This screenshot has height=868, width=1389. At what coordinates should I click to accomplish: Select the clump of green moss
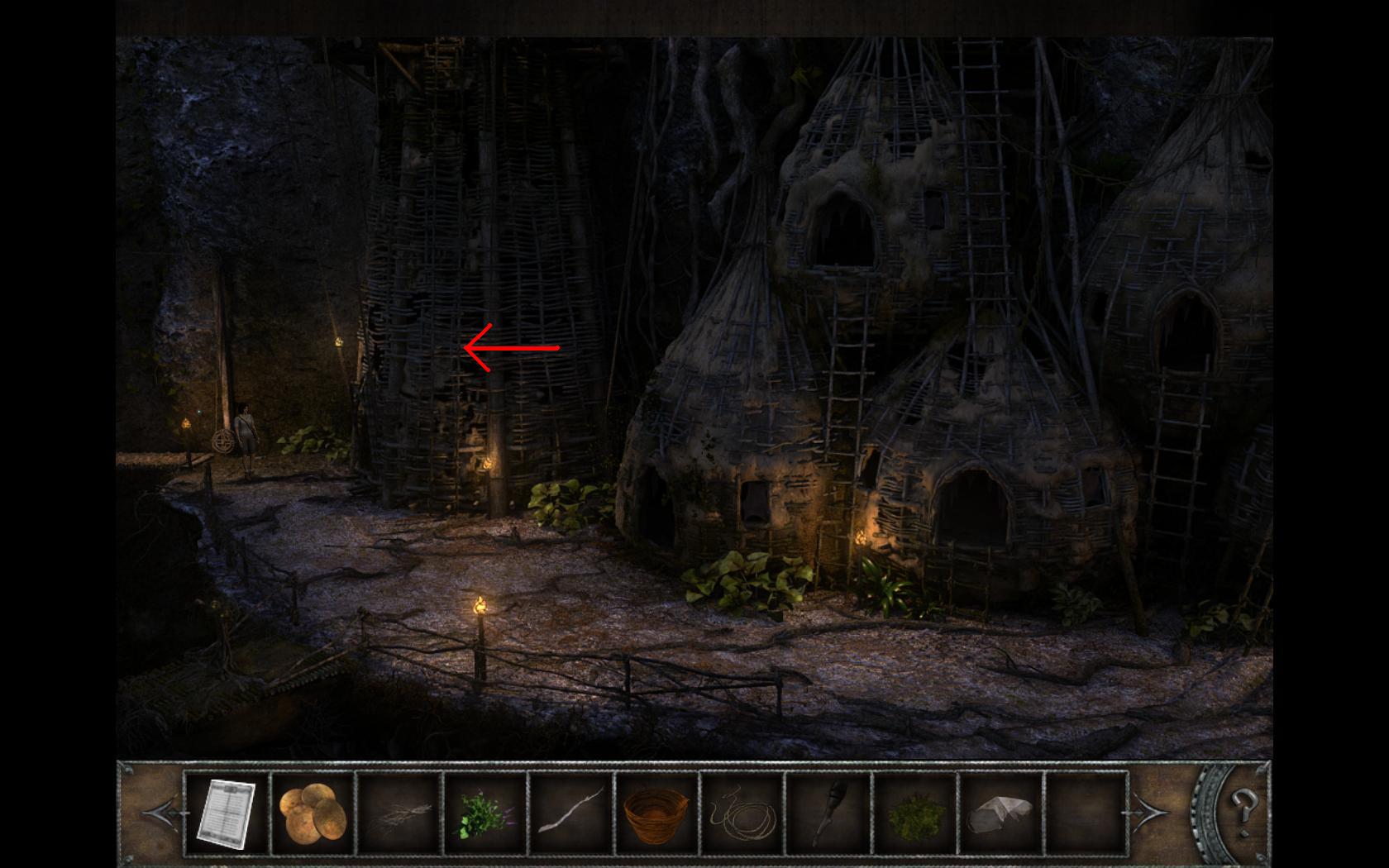pos(914,814)
